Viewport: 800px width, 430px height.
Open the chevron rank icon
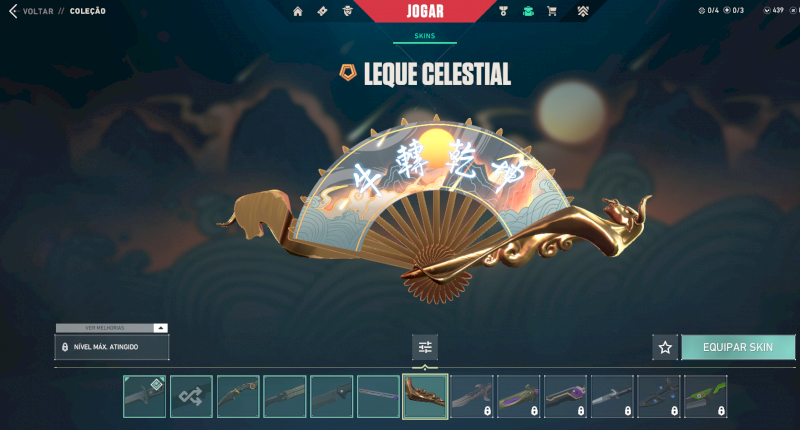[x=583, y=11]
